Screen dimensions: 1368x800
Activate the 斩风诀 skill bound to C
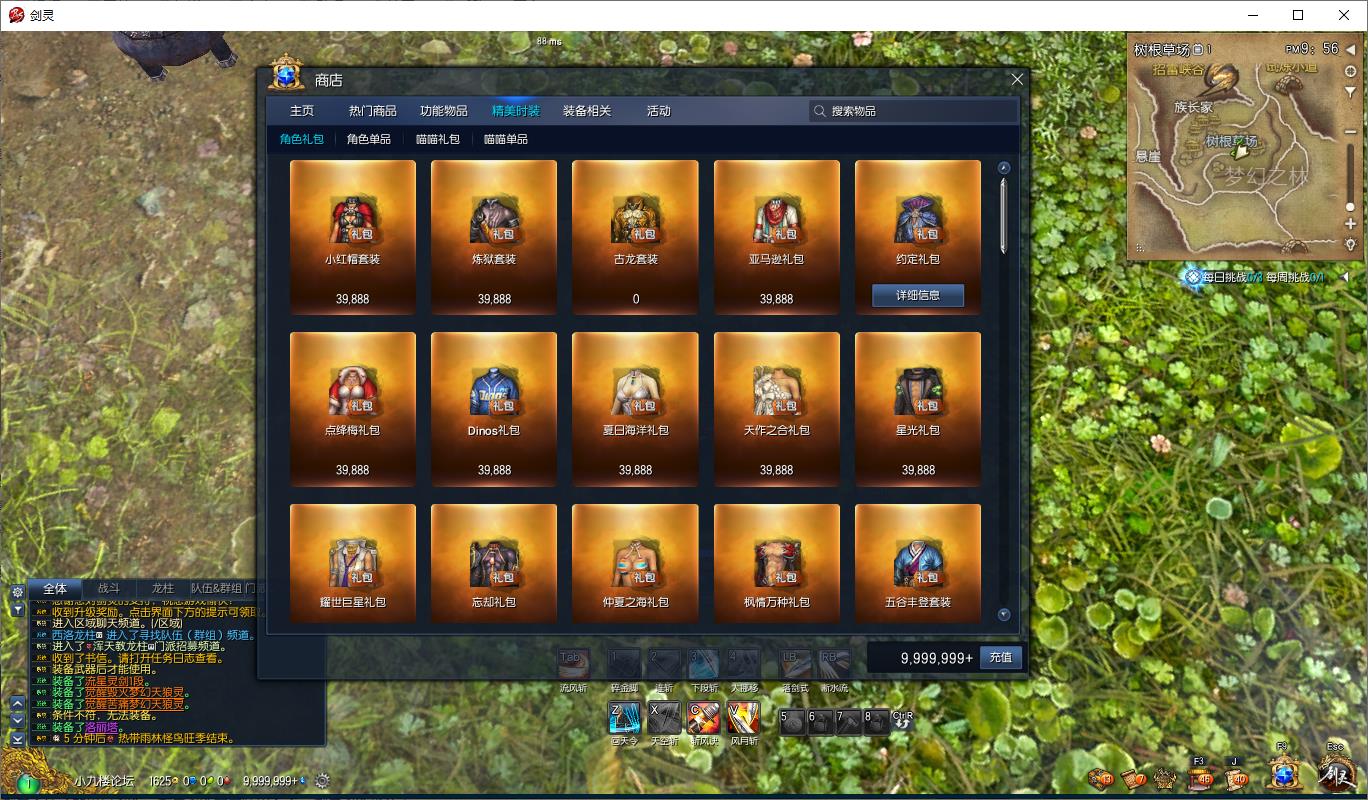(705, 719)
